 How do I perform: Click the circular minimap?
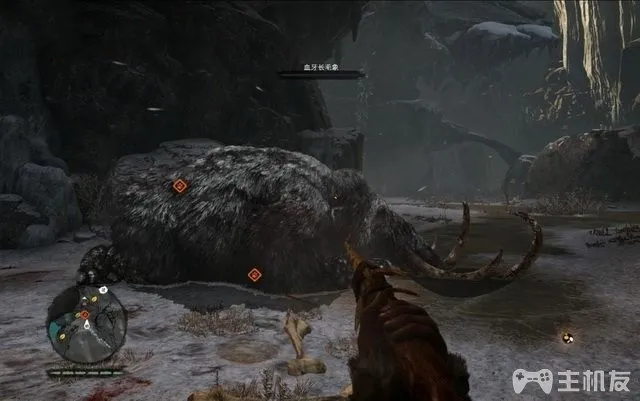point(87,323)
